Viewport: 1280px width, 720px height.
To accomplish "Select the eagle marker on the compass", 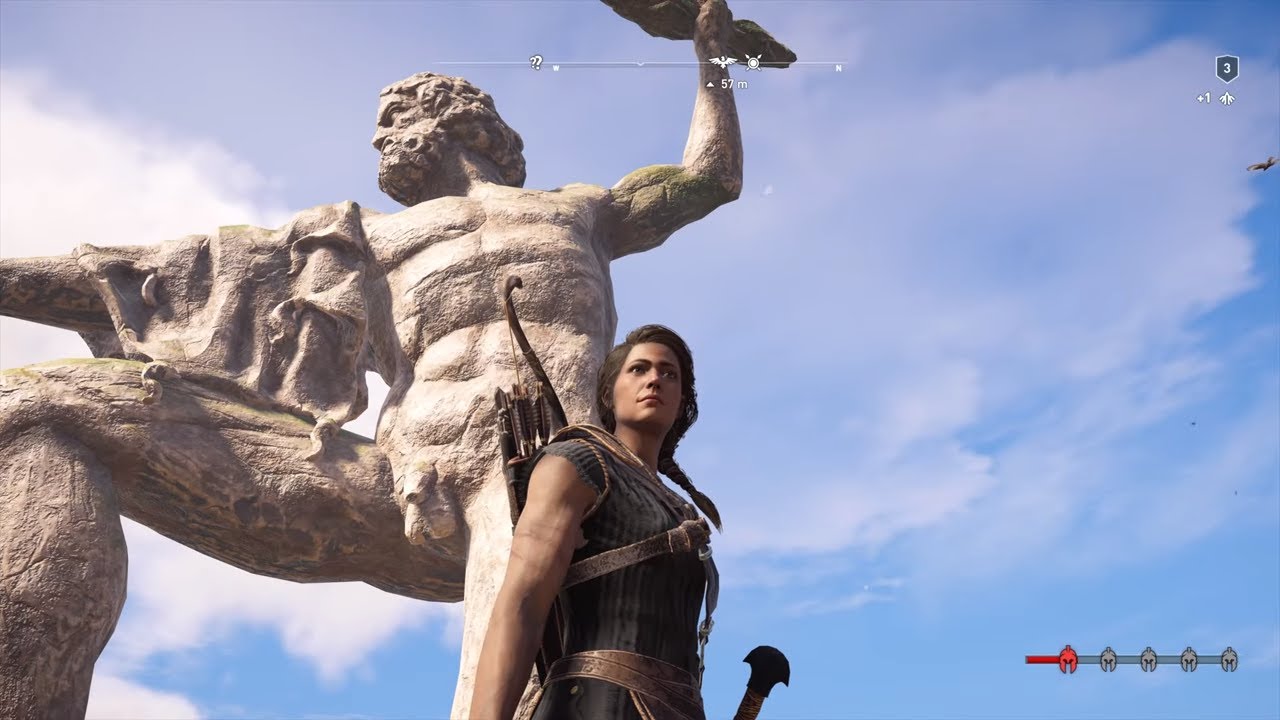I will [x=723, y=63].
